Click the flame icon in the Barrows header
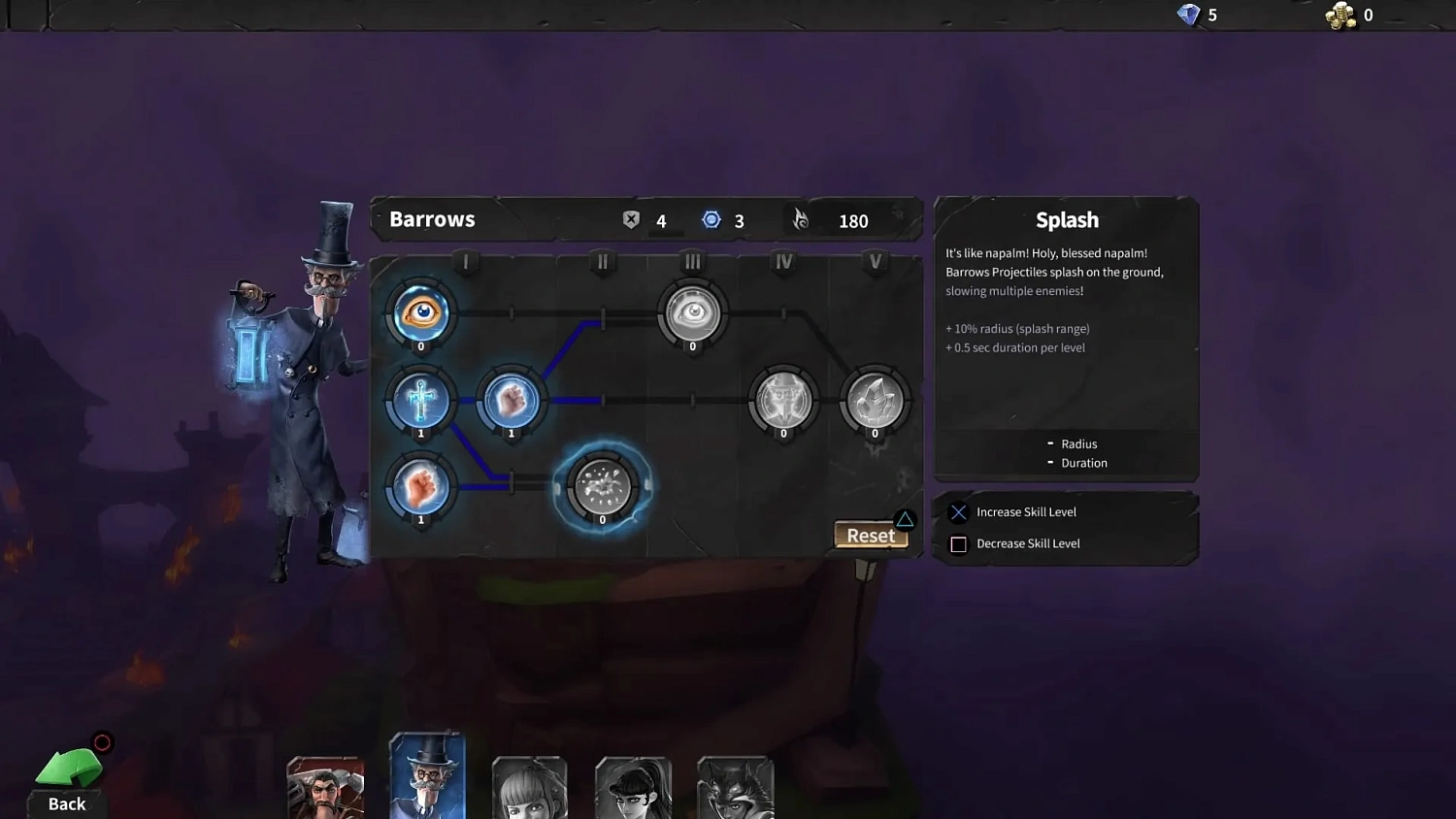 [799, 220]
